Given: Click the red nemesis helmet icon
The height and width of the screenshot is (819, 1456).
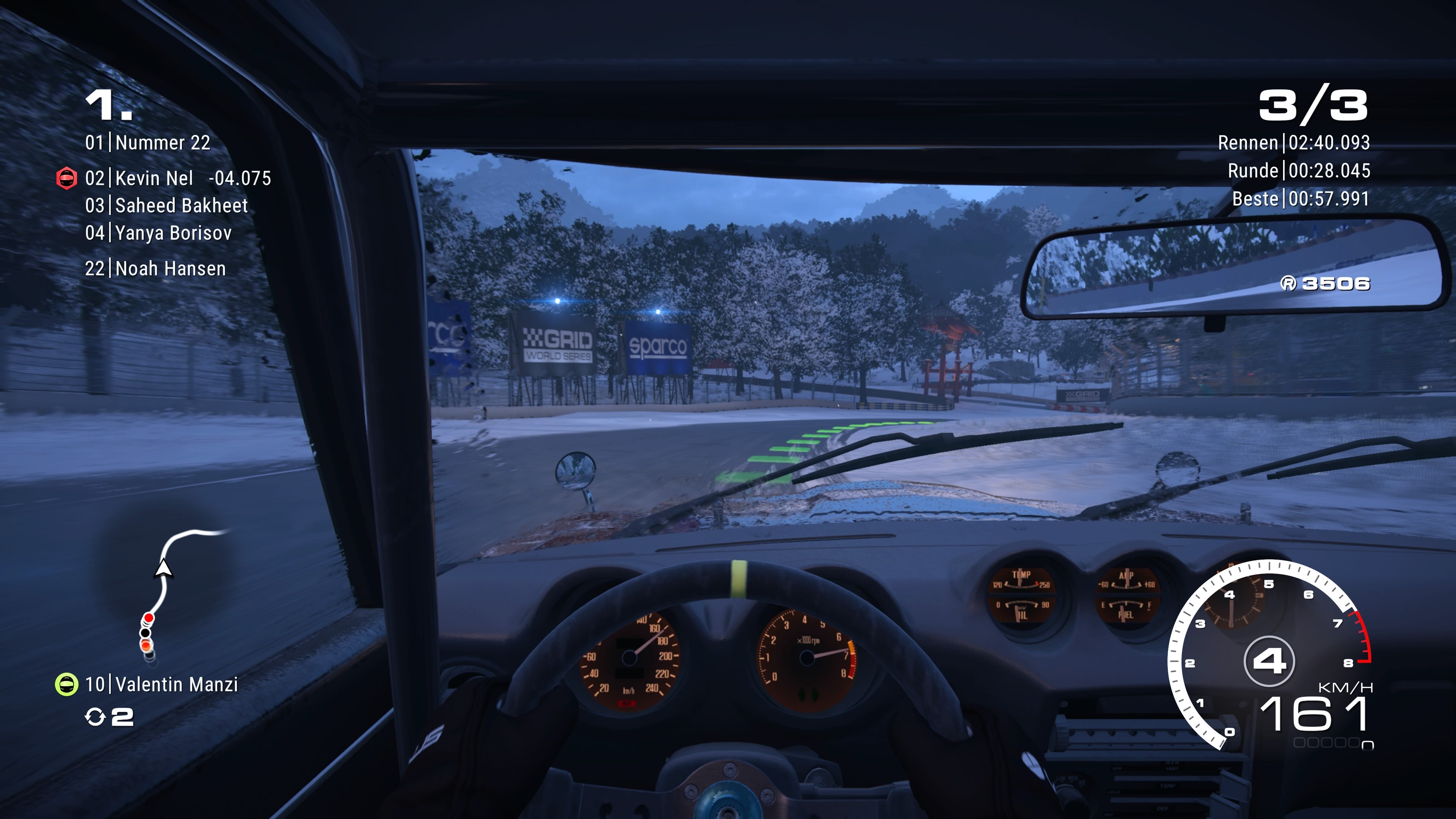Looking at the screenshot, I should pyautogui.click(x=66, y=179).
